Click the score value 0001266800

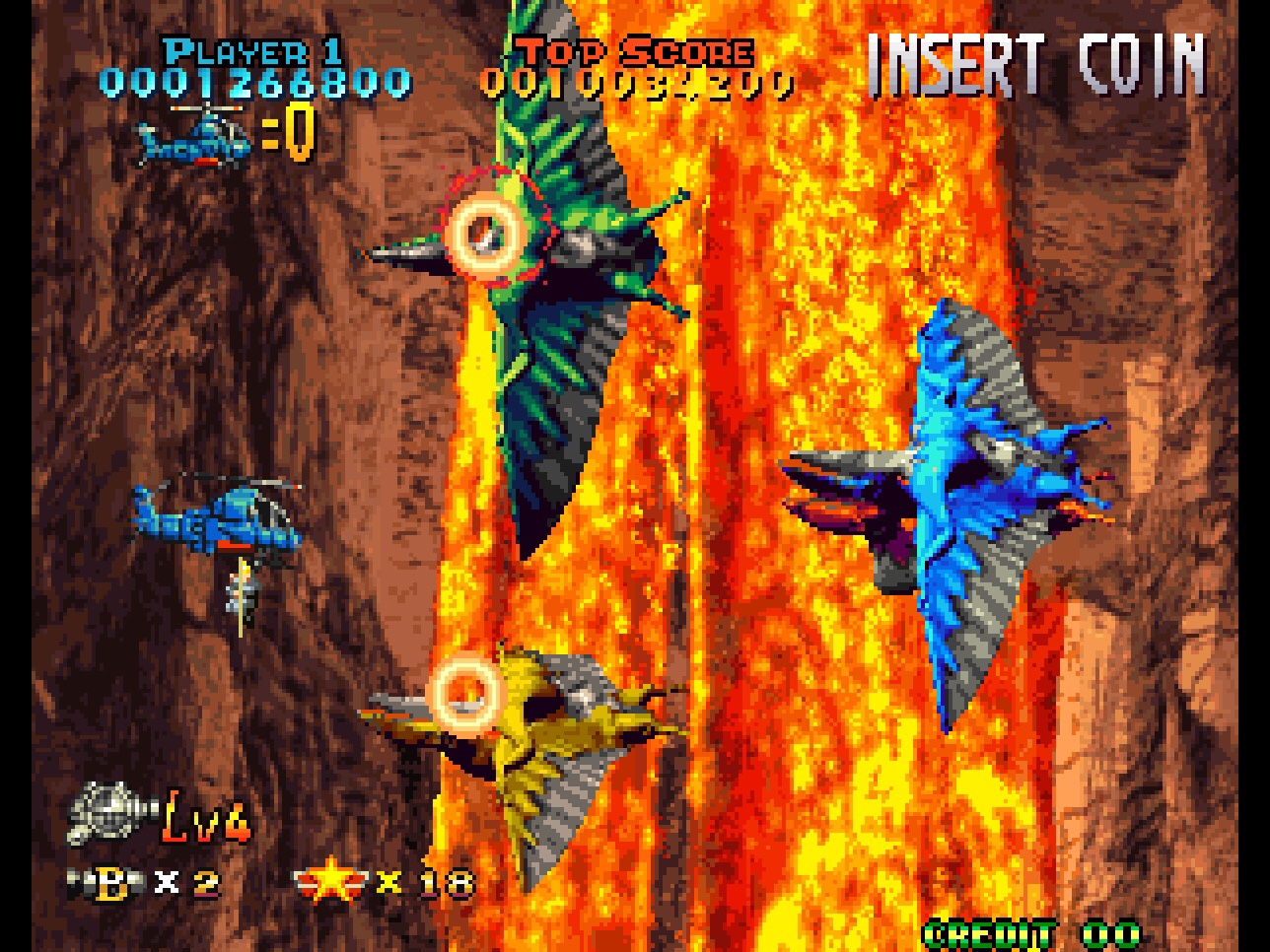tap(256, 83)
